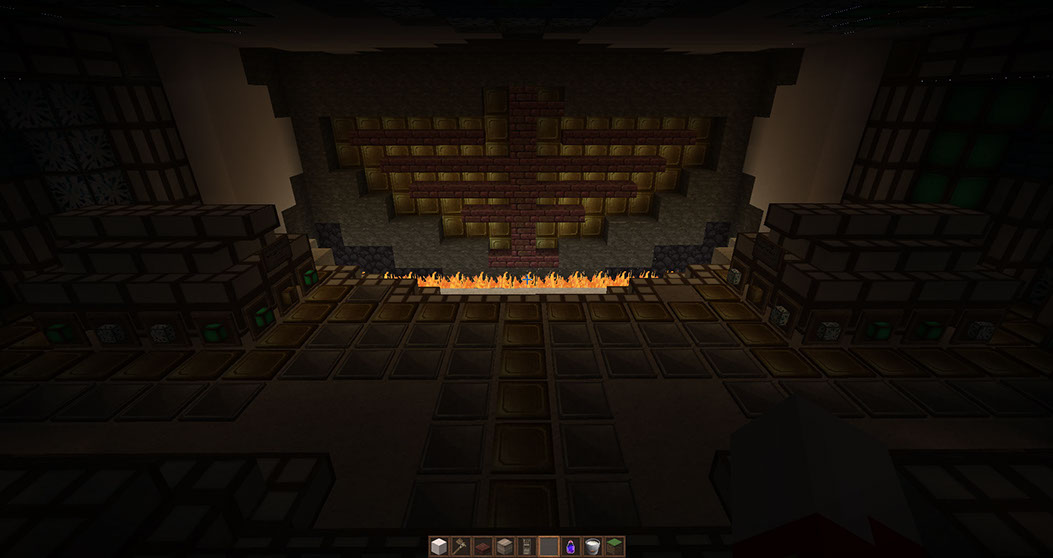Click the highlighted empty hotbar slot
Viewport: 1053px width, 558px height.
(549, 546)
